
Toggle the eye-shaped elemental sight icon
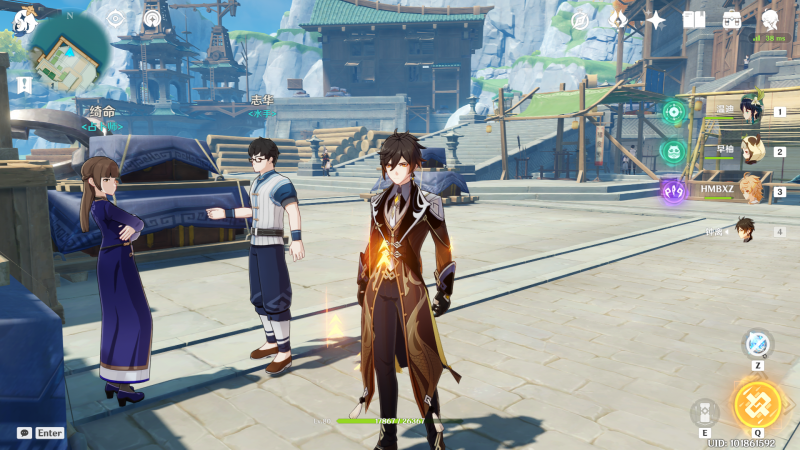pyautogui.click(x=116, y=18)
